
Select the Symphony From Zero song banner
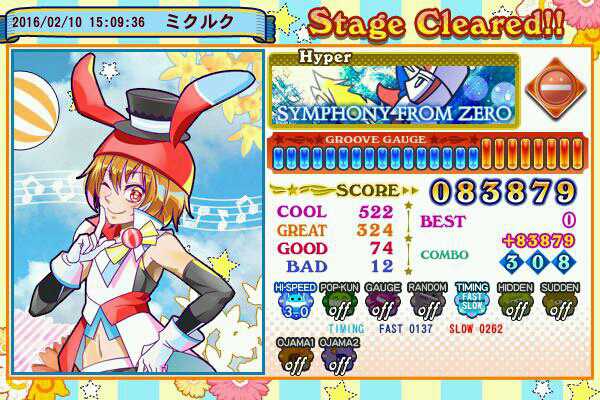click(x=394, y=94)
